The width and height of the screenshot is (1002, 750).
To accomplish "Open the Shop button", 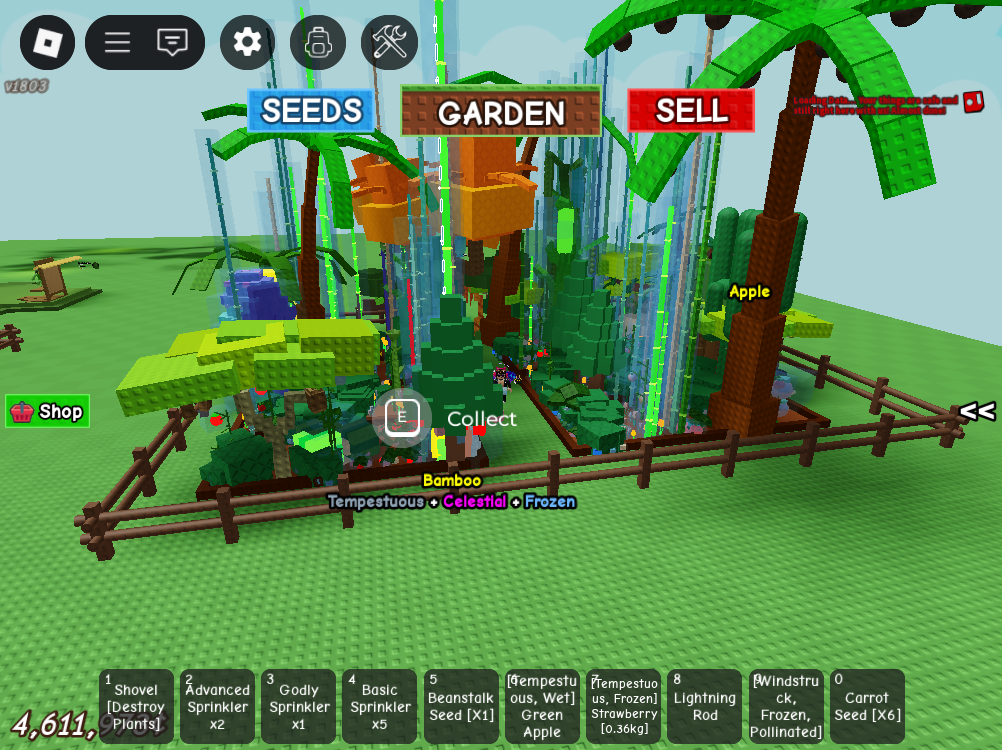I will (48, 411).
